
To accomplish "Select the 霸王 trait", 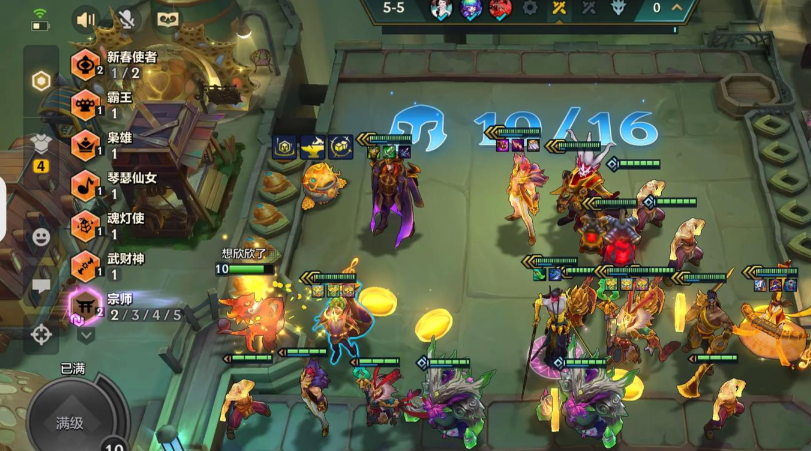I will click(86, 106).
